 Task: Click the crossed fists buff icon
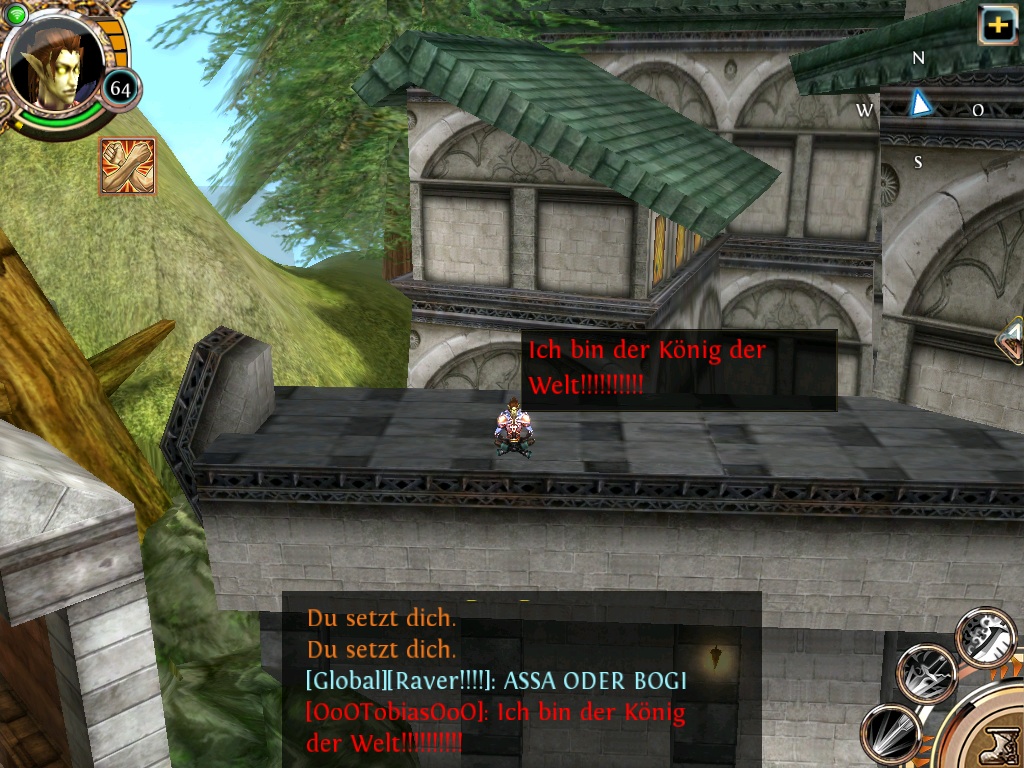(127, 166)
